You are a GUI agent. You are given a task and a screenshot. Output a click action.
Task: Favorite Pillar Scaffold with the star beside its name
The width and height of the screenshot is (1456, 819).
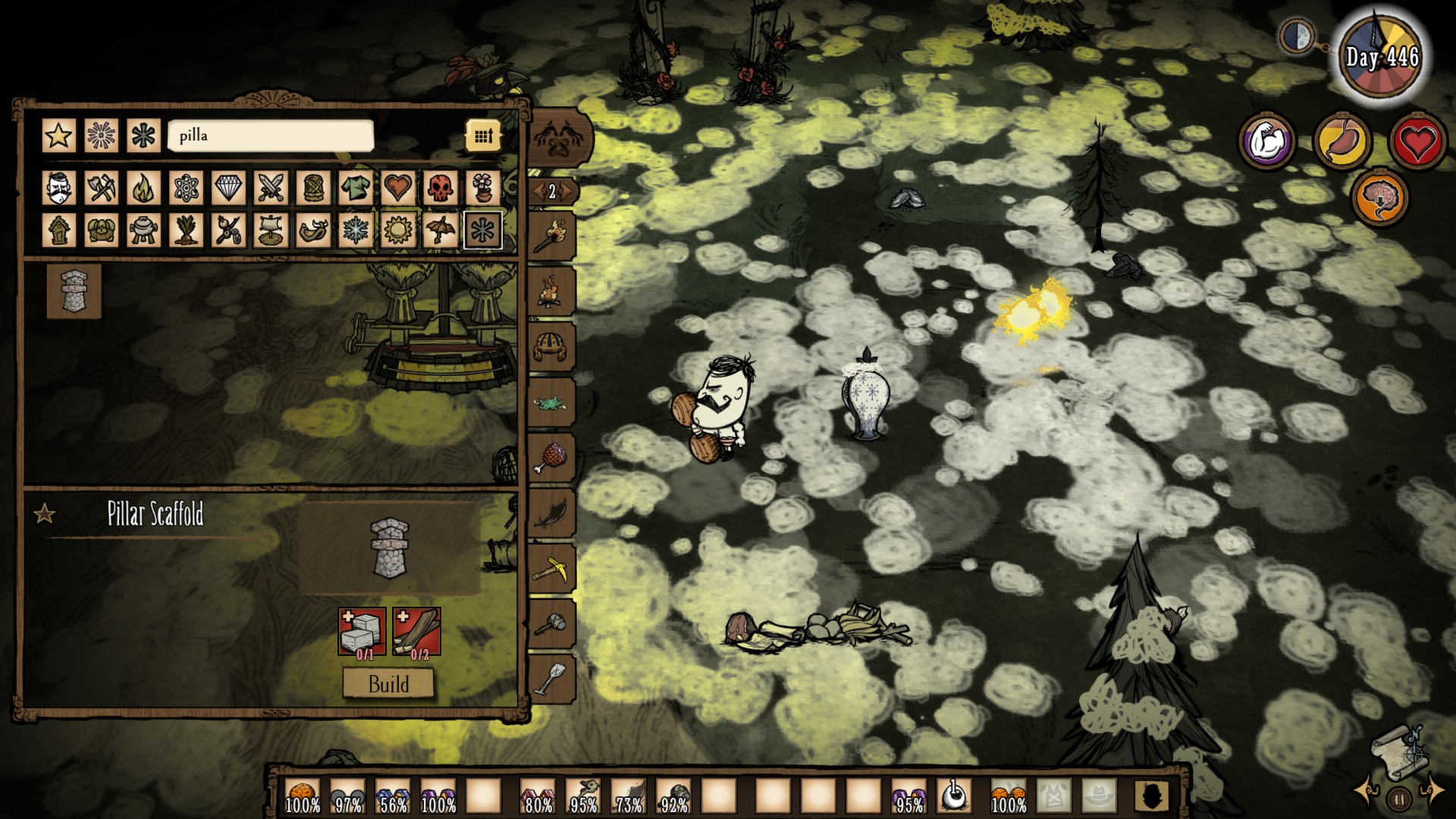pyautogui.click(x=45, y=515)
